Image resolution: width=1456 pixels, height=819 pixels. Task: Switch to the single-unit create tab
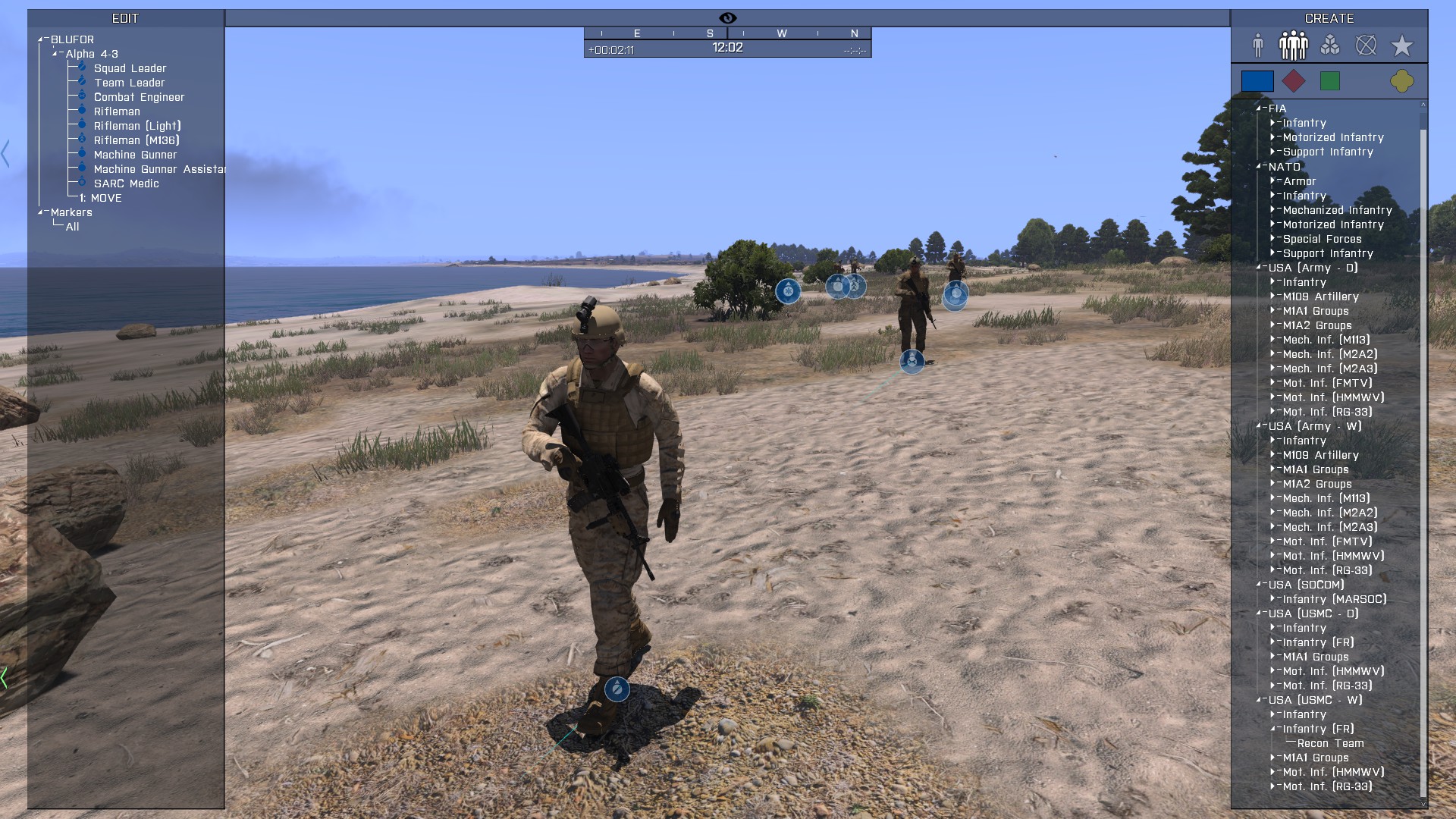(x=1258, y=45)
